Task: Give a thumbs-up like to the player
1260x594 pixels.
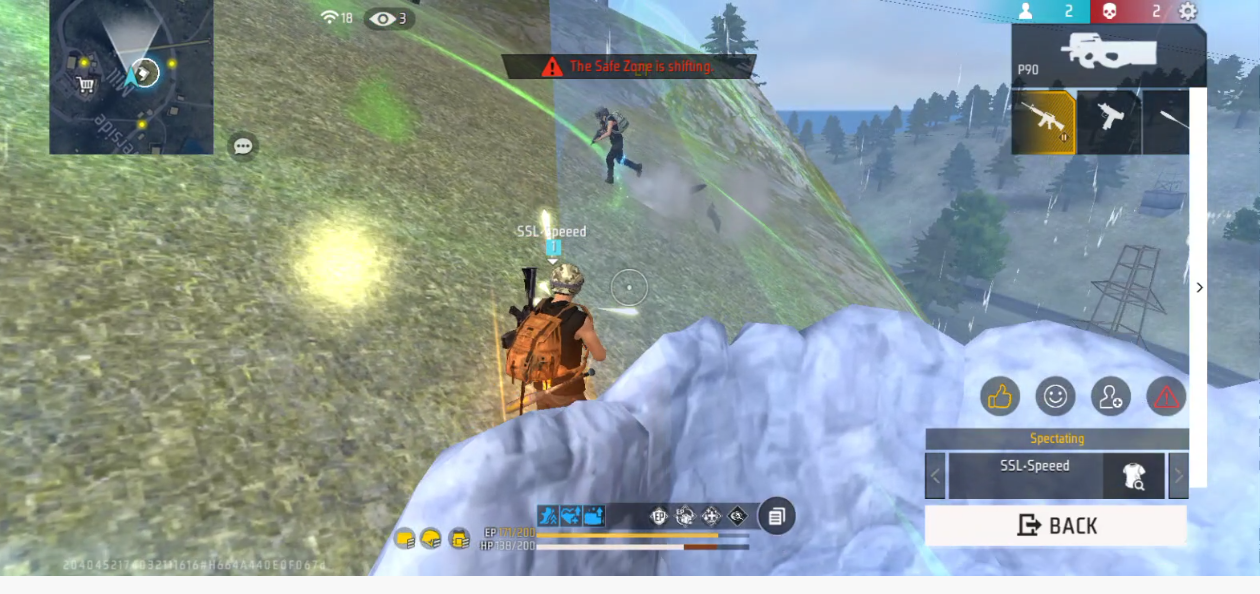Action: click(x=1000, y=397)
